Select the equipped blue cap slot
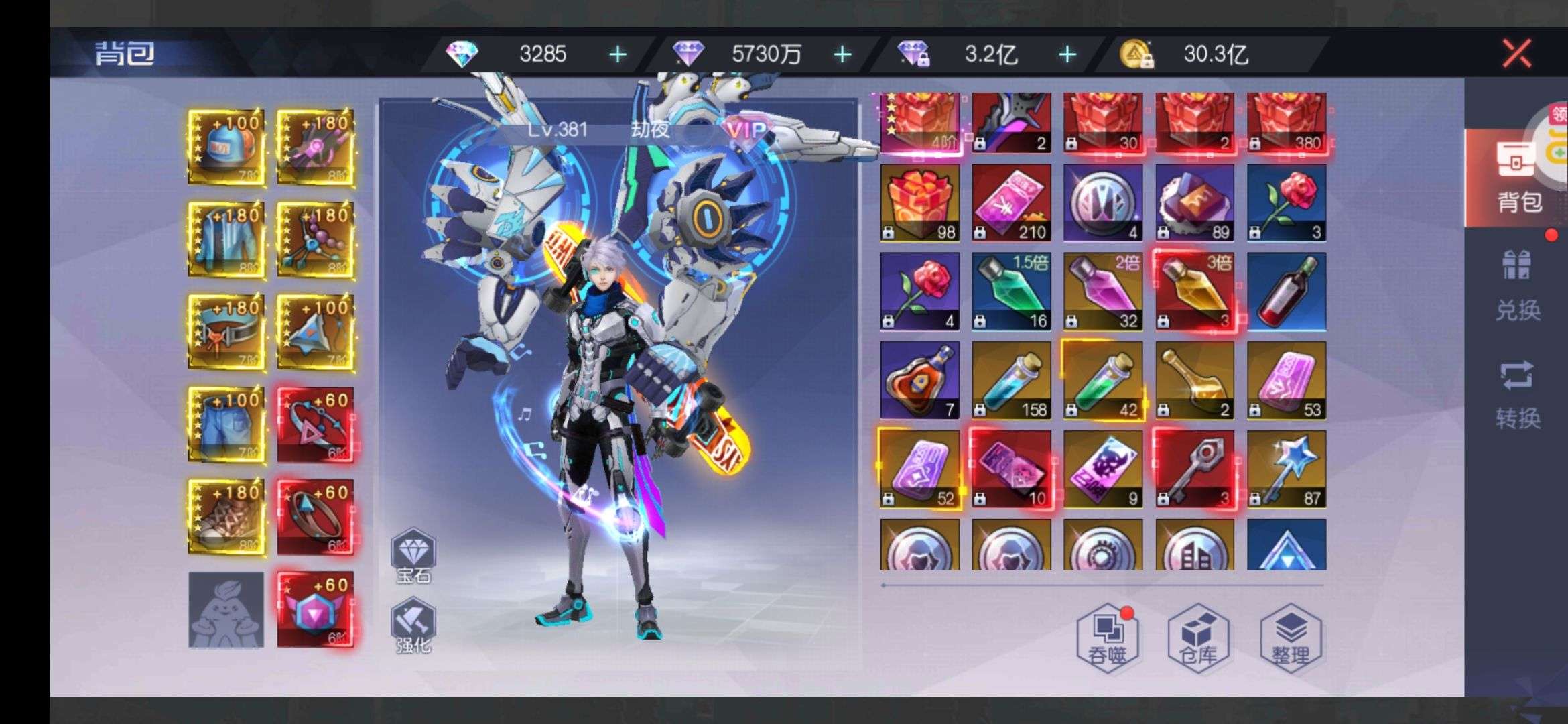The height and width of the screenshot is (724, 1568). point(226,147)
